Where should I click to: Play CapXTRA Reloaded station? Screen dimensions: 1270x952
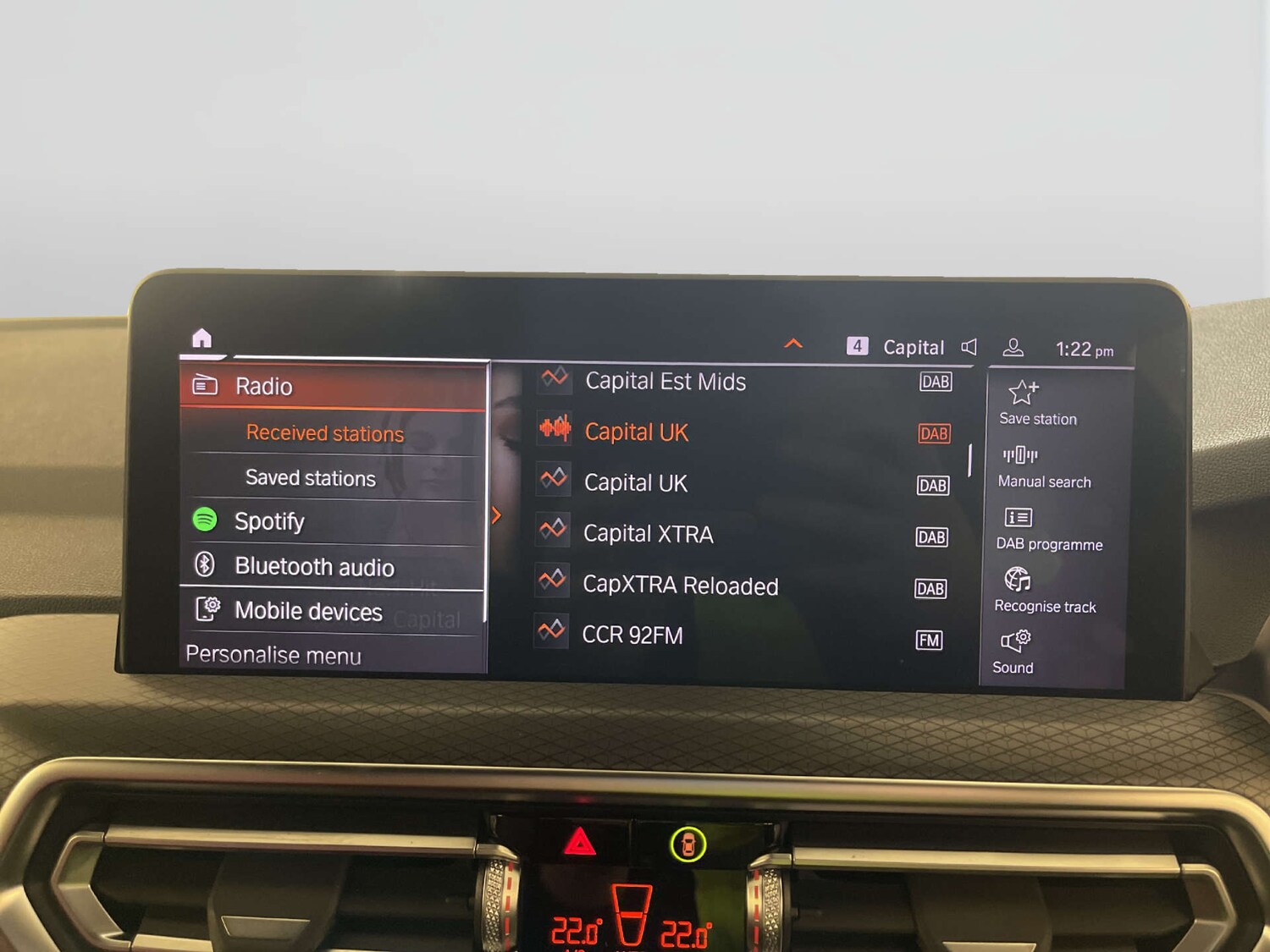click(x=680, y=586)
